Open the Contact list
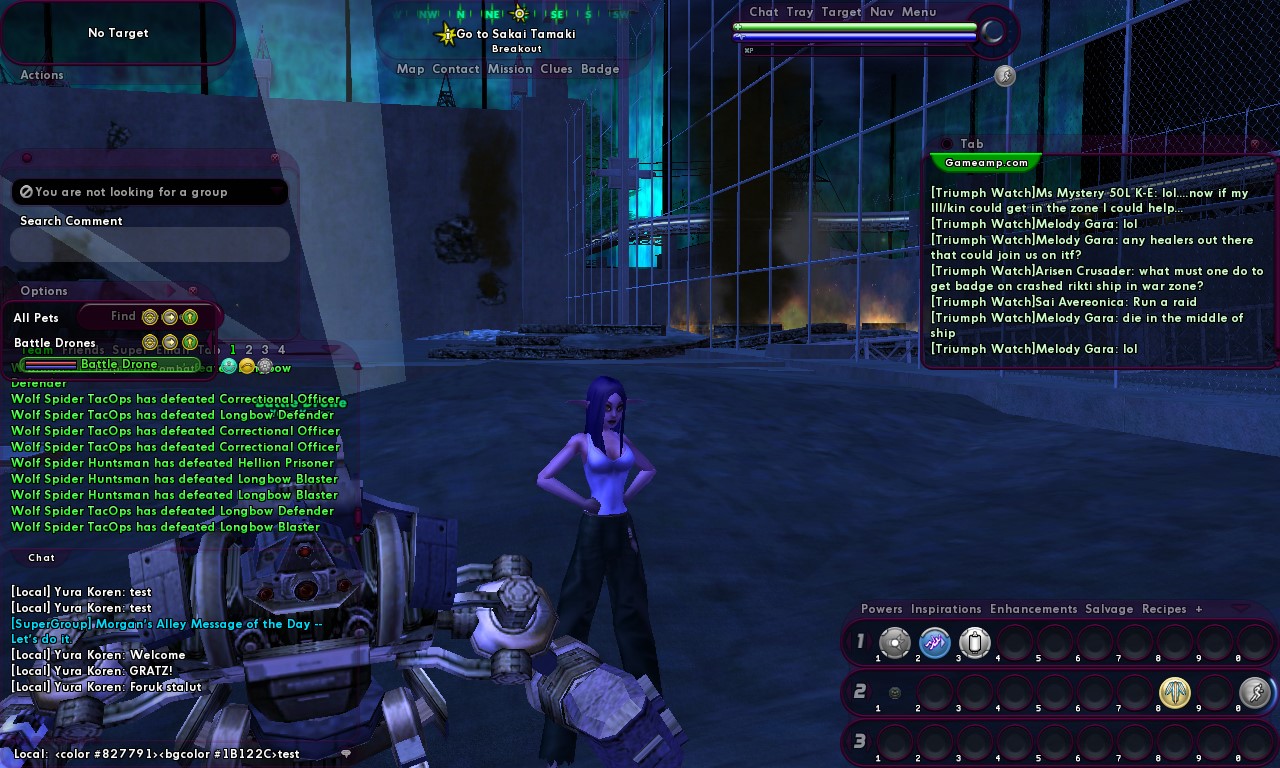Viewport: 1280px width, 768px height. pyautogui.click(x=456, y=69)
